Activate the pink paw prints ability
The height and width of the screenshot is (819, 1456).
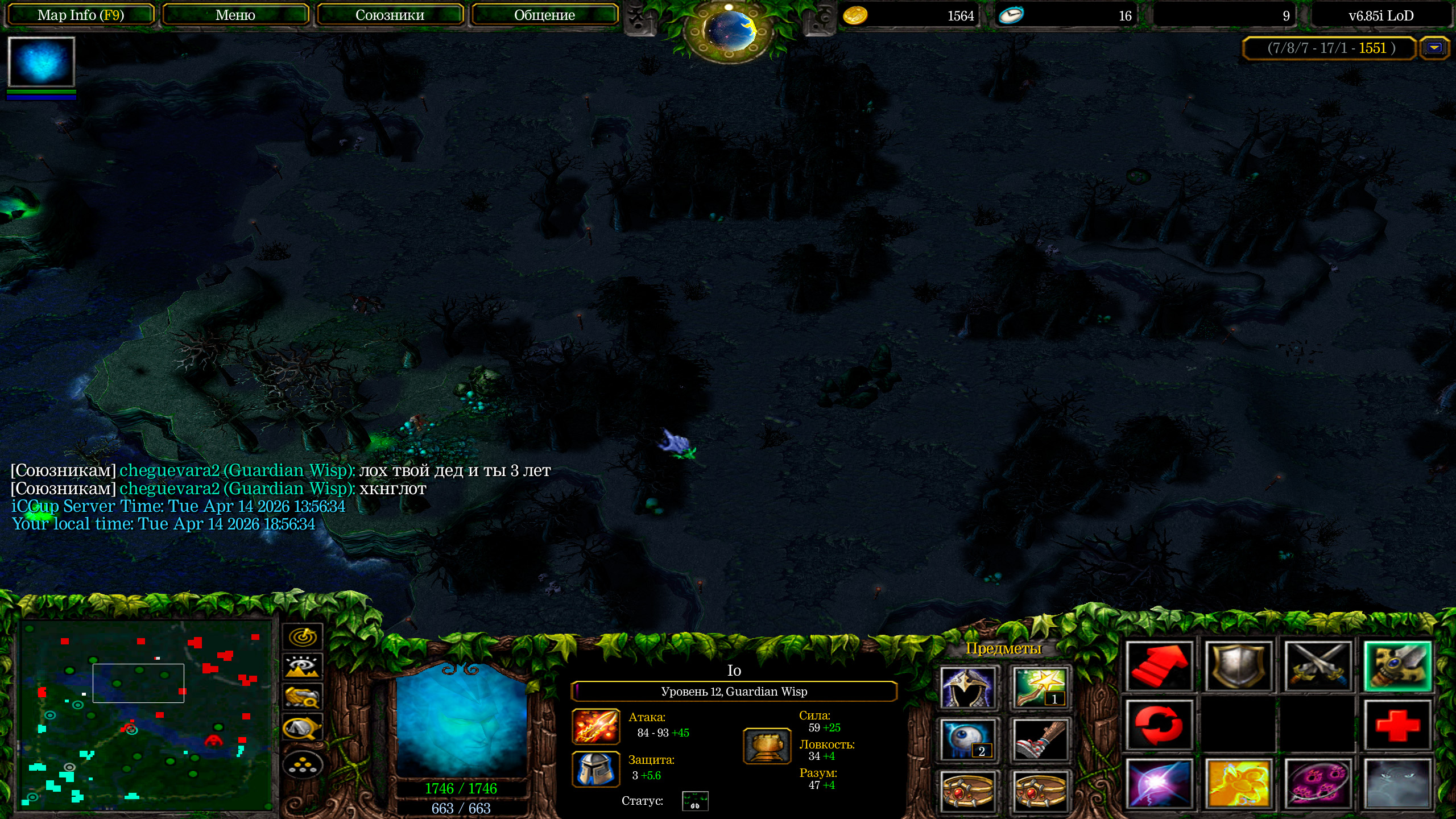pyautogui.click(x=1318, y=784)
